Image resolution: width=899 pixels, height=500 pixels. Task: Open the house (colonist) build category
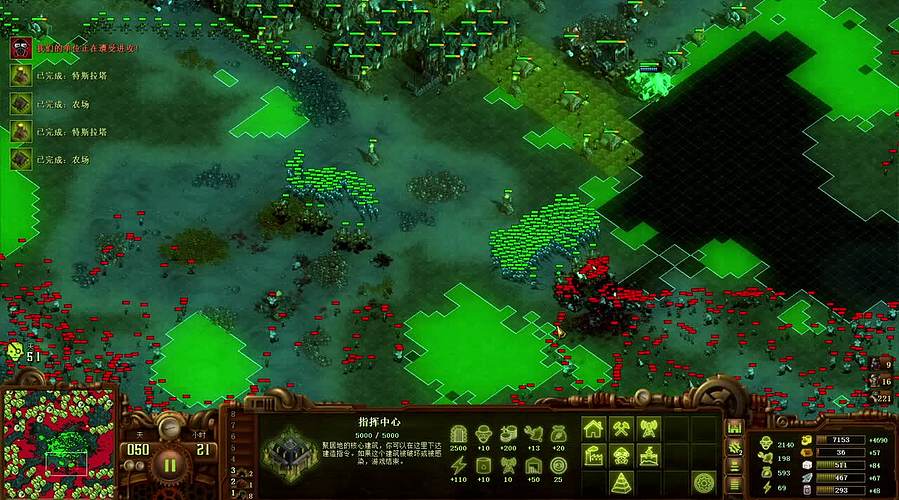tap(593, 429)
